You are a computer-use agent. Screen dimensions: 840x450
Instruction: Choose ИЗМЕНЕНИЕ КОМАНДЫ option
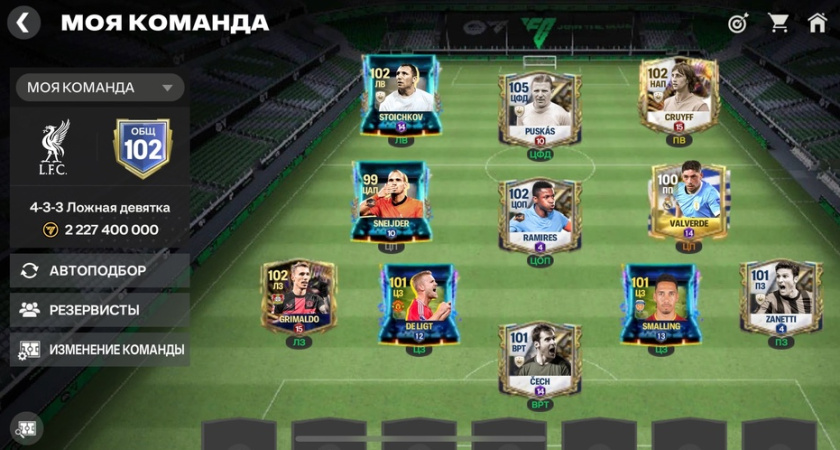[100, 350]
